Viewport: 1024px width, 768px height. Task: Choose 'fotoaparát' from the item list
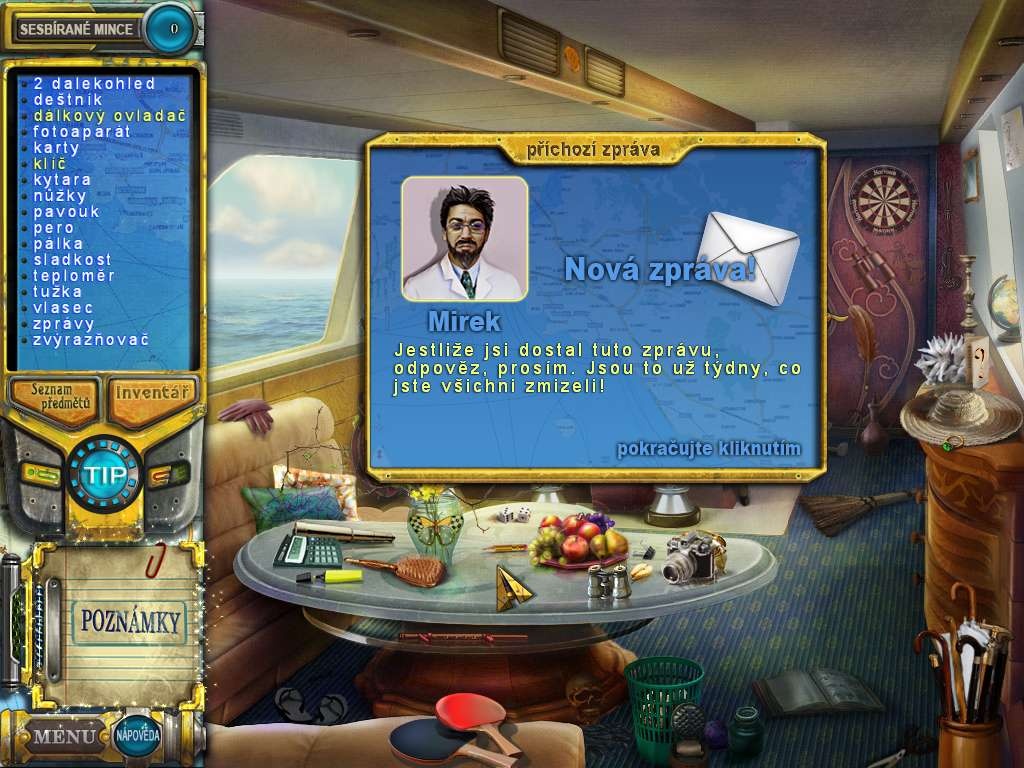(82, 132)
